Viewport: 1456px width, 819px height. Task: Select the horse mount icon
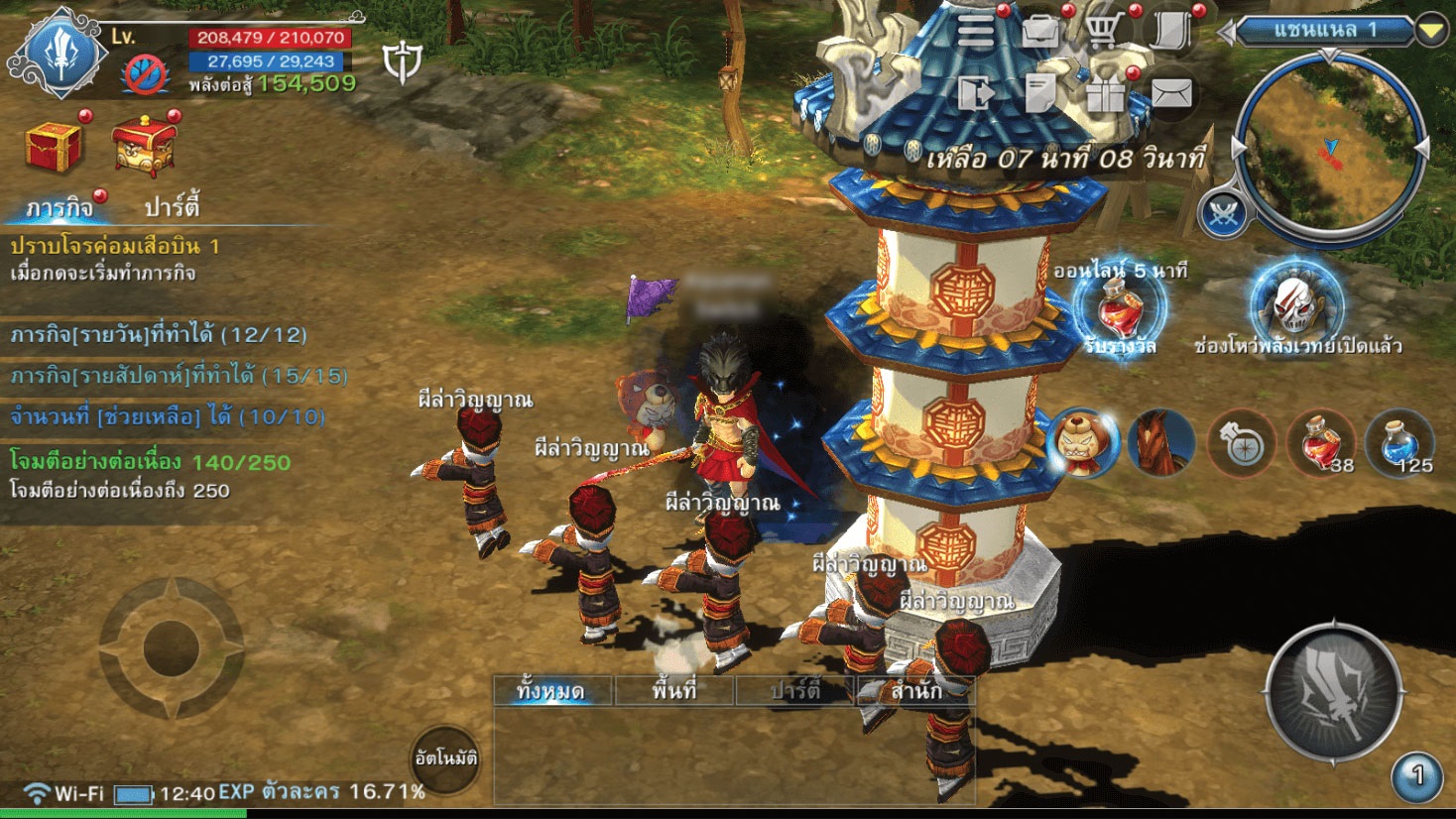pos(1160,442)
